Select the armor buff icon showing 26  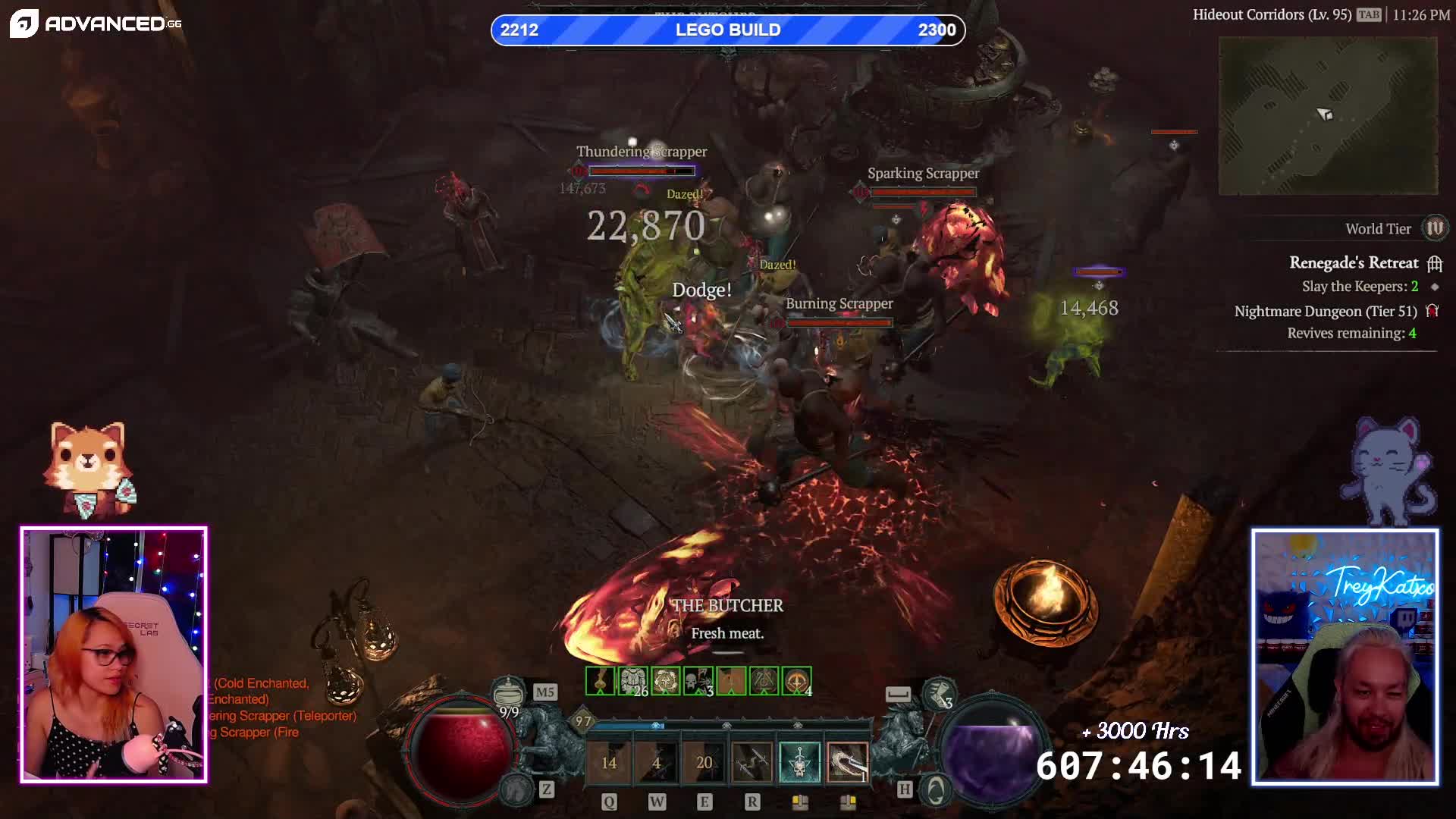[x=633, y=681]
